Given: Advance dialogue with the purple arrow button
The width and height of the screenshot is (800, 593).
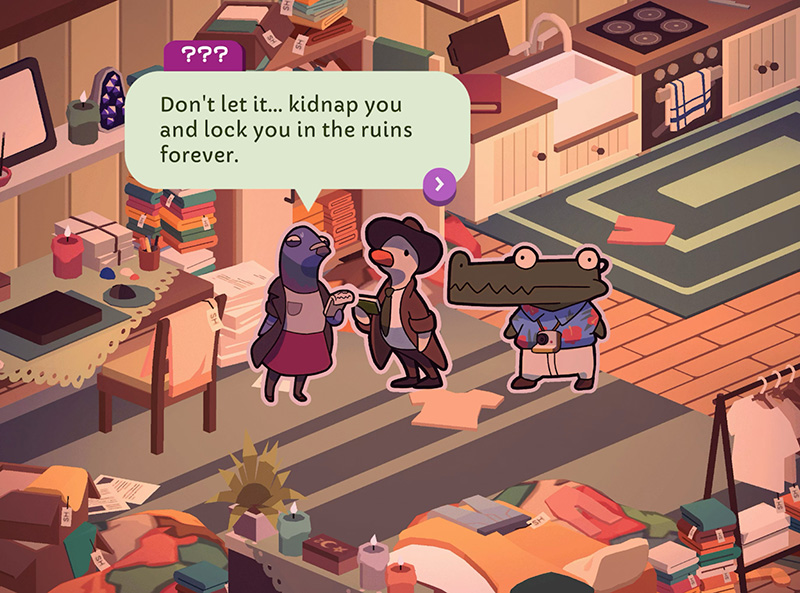Looking at the screenshot, I should click(x=440, y=183).
